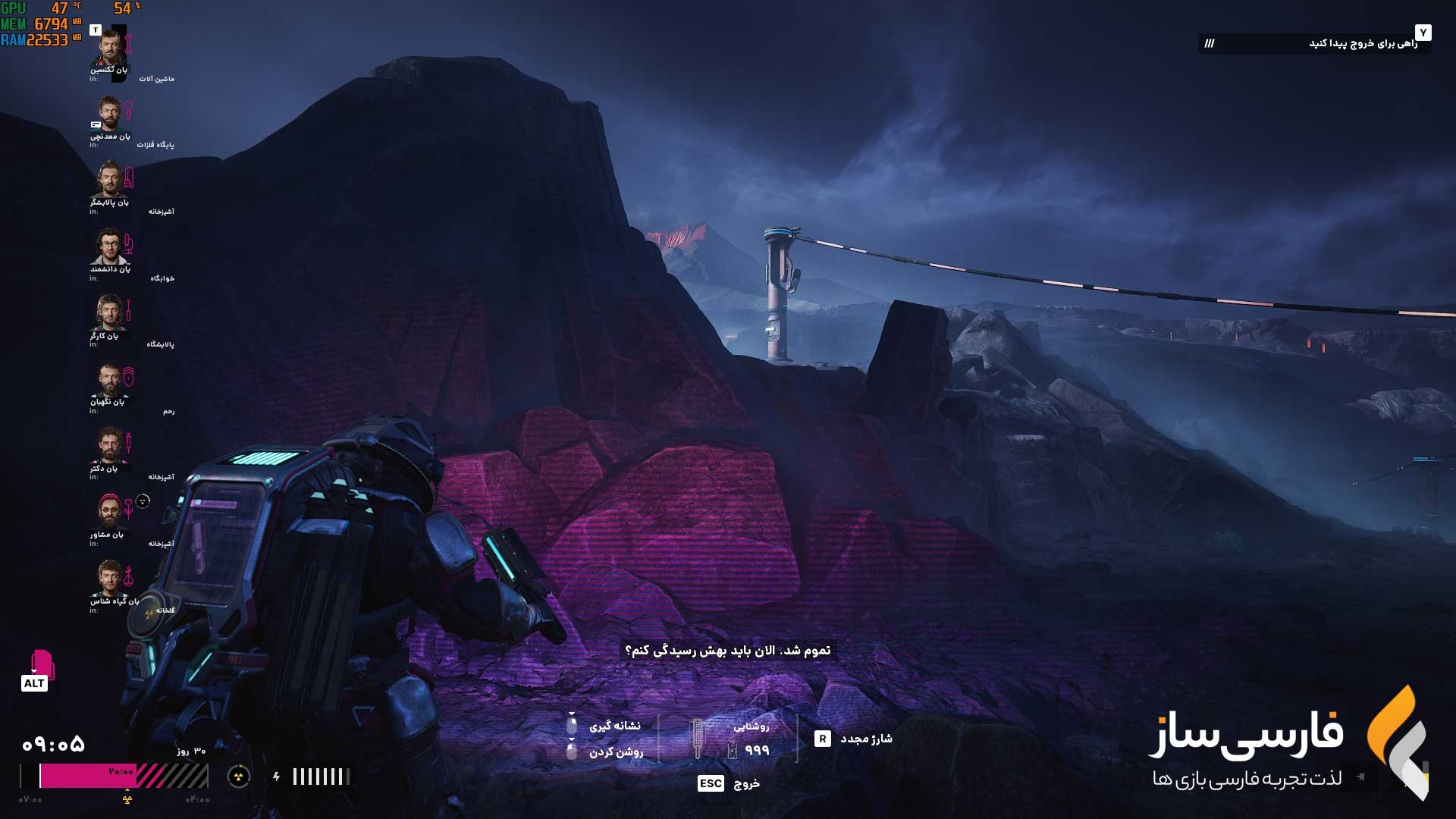
Task: Choose Jan Refiner's portrait in the crew list
Action: click(110, 180)
